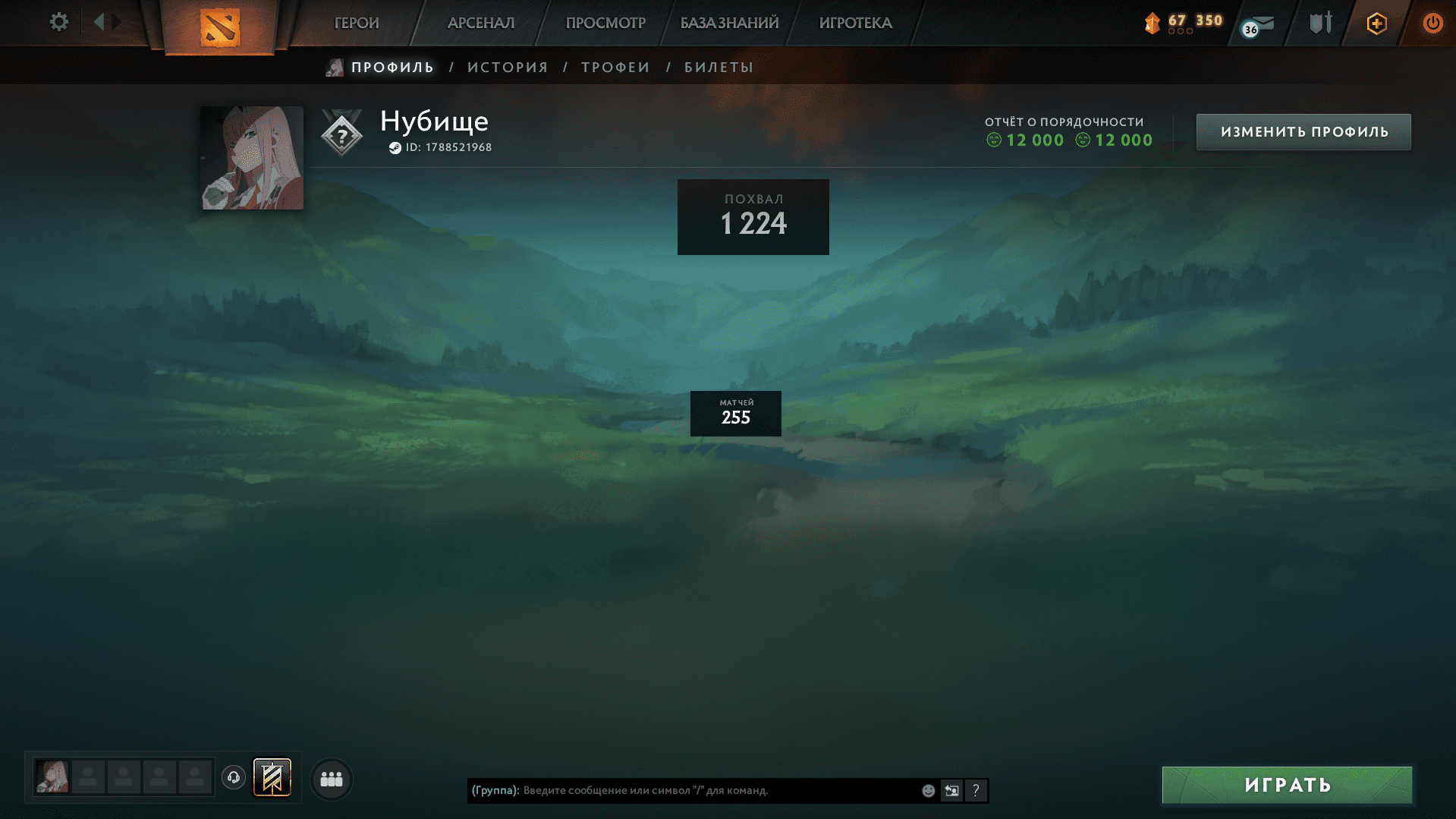Select the ИСТОРИЯ tab
Screen dimensions: 1456x819
point(507,67)
